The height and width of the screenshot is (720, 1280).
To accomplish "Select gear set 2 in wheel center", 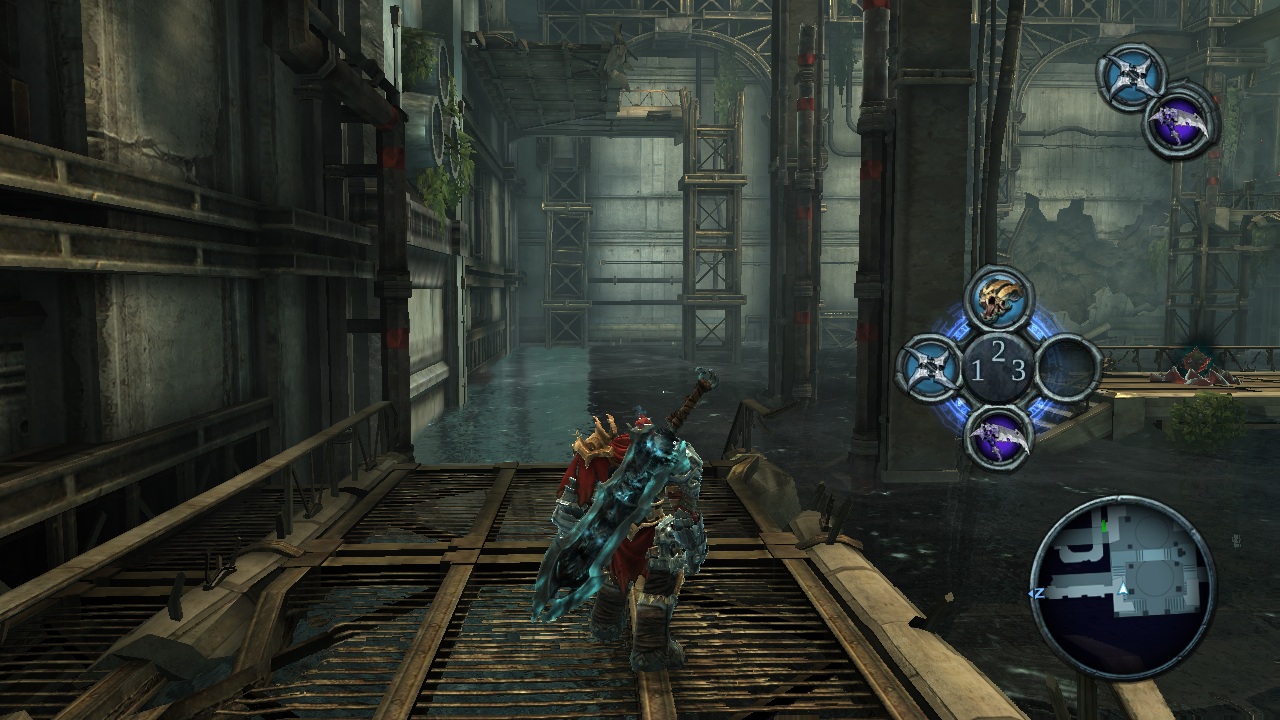I will [x=998, y=351].
